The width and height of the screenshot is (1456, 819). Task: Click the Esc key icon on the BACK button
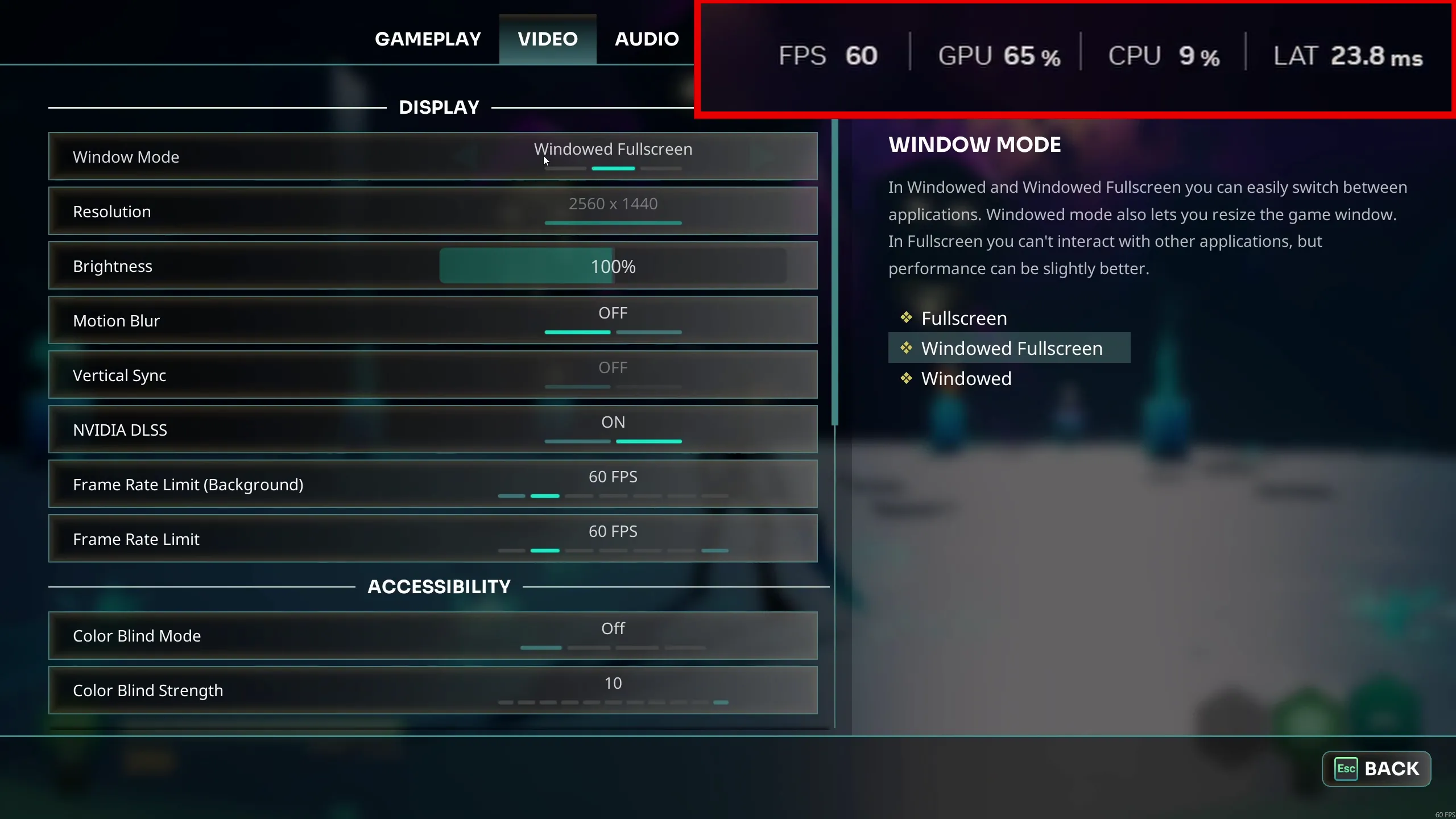(1346, 769)
